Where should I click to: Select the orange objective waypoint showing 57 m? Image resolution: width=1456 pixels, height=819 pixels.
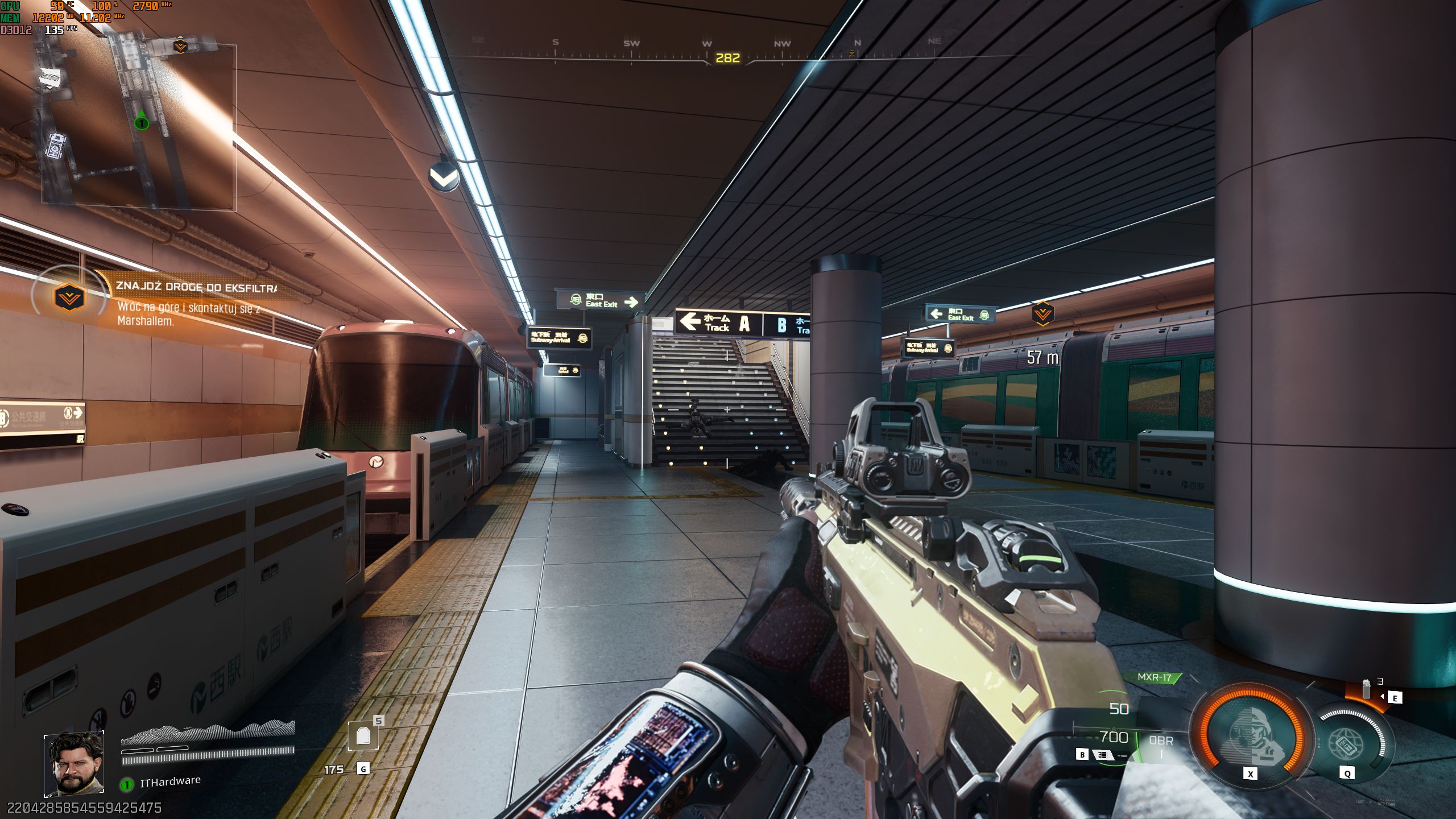point(1042,313)
